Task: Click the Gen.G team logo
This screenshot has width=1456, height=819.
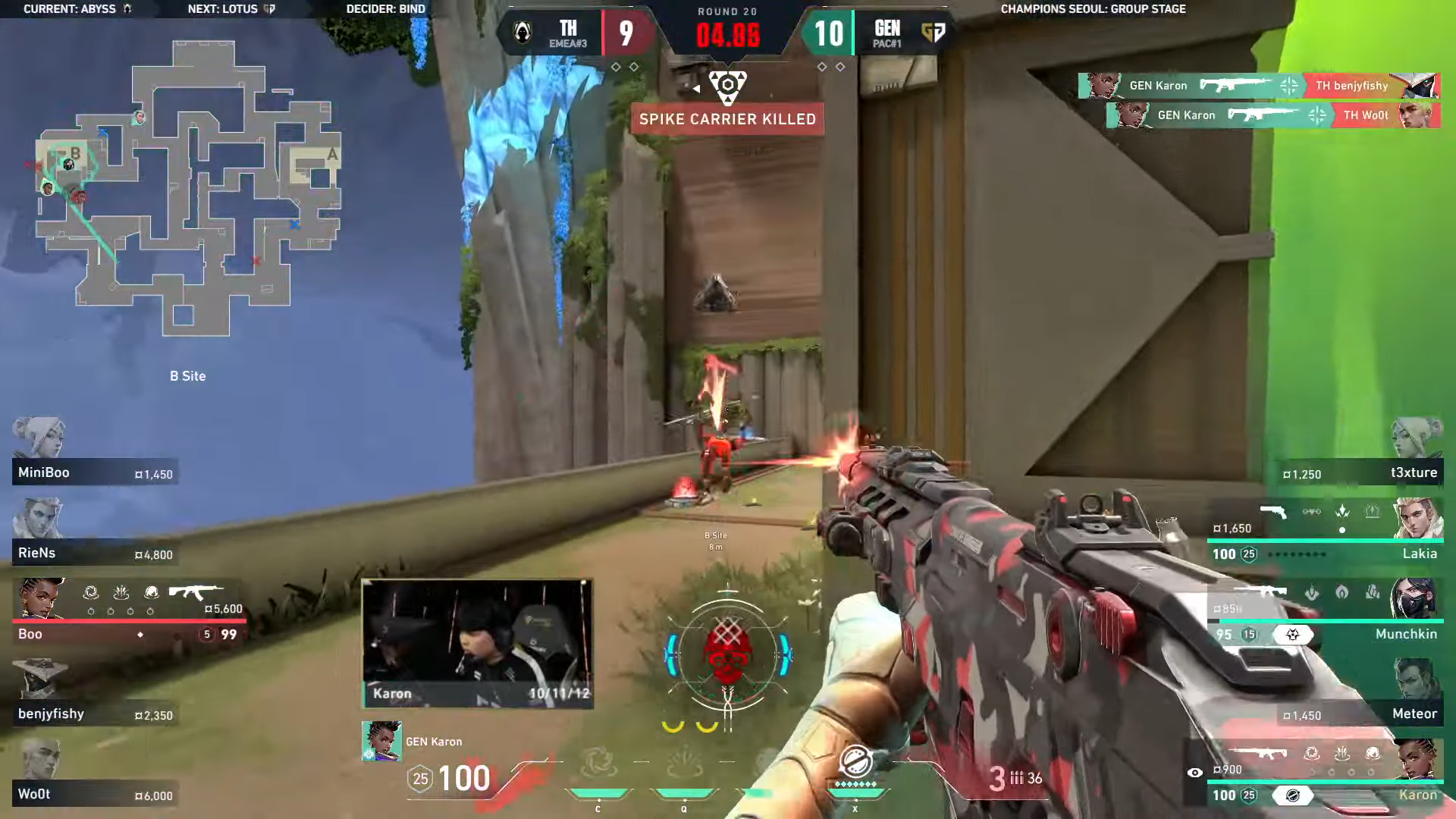Action: click(934, 32)
